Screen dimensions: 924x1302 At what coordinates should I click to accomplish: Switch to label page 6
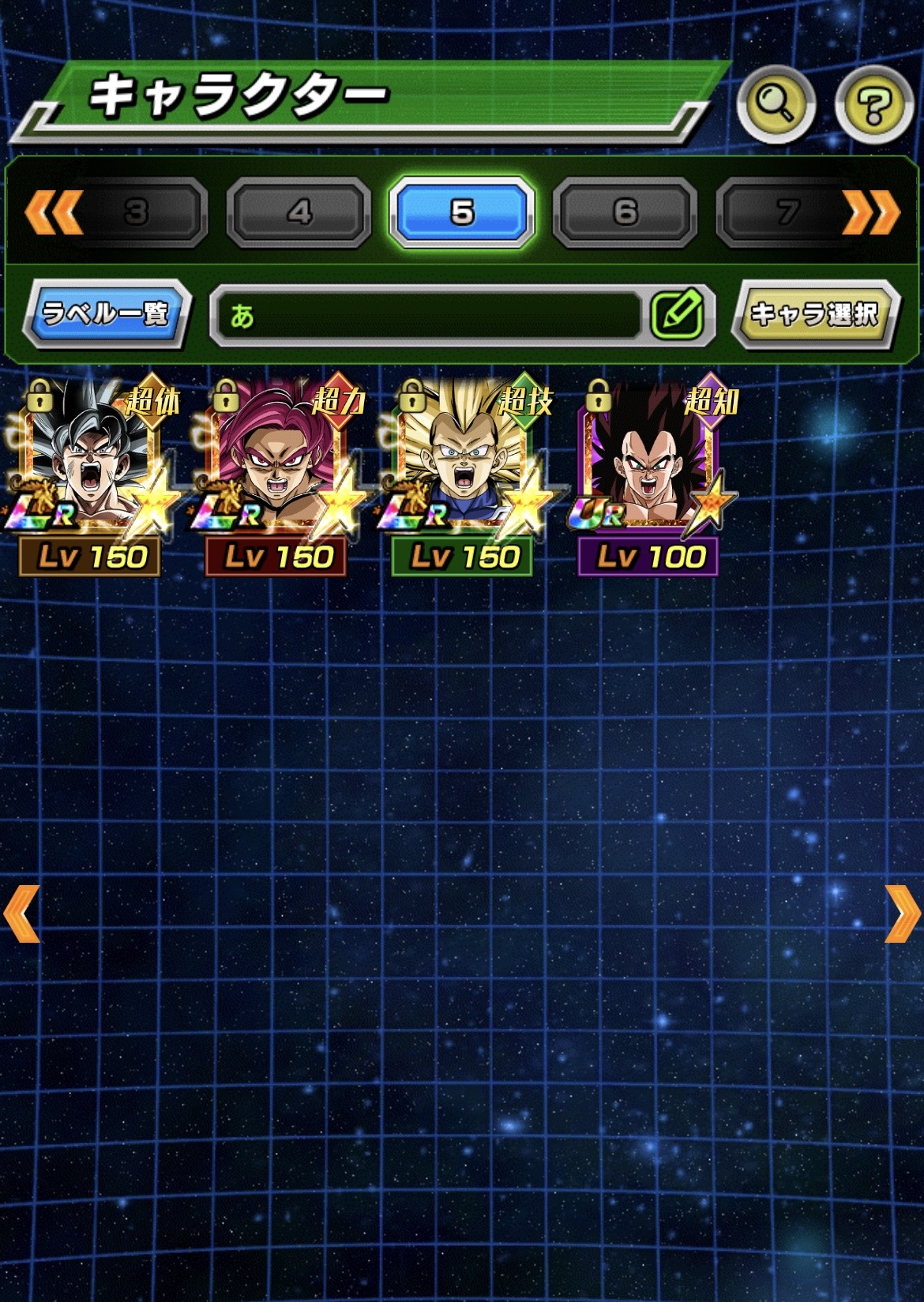coord(625,212)
